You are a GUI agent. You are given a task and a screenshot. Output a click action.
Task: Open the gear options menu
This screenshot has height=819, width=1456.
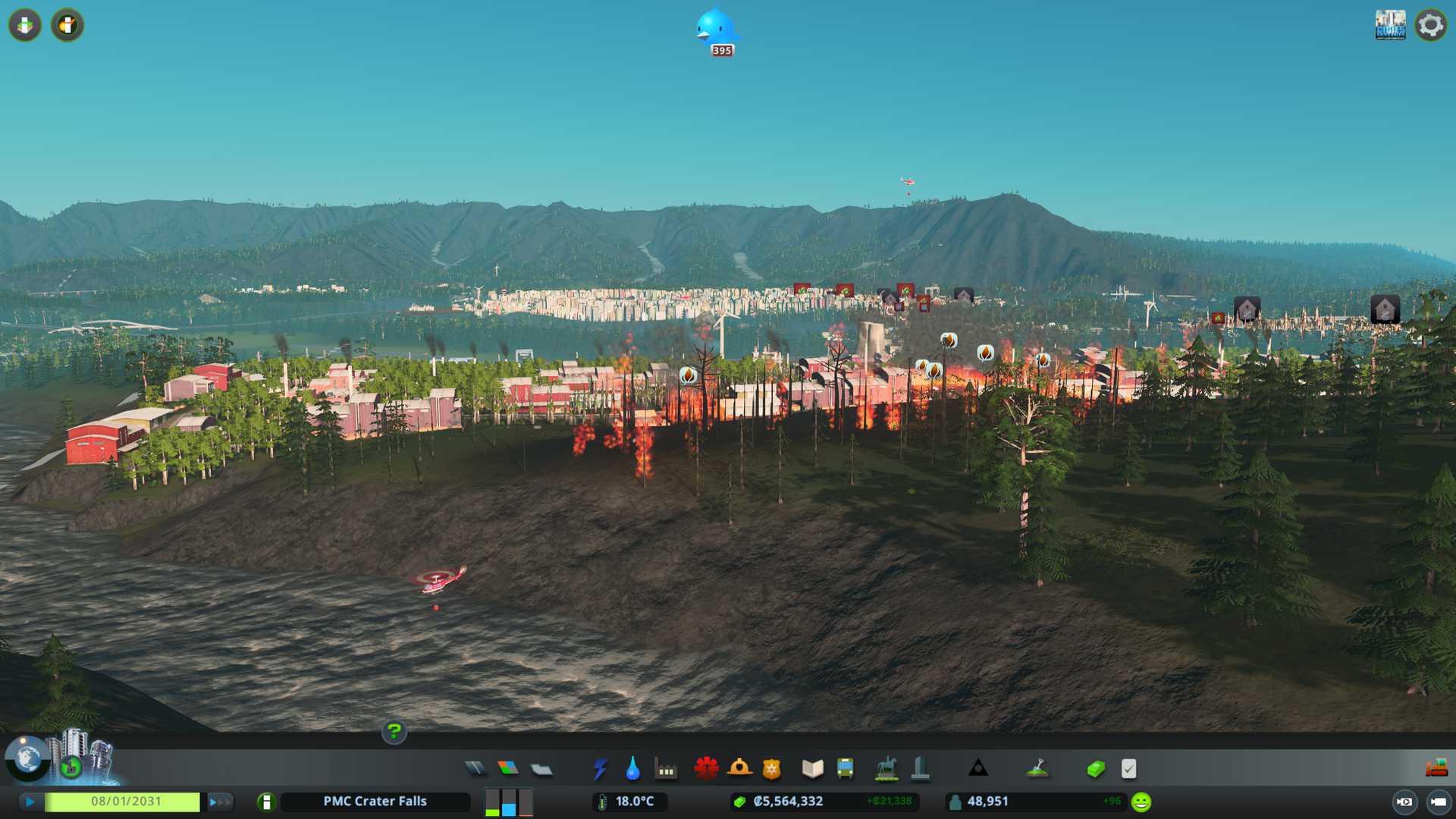pyautogui.click(x=1430, y=25)
